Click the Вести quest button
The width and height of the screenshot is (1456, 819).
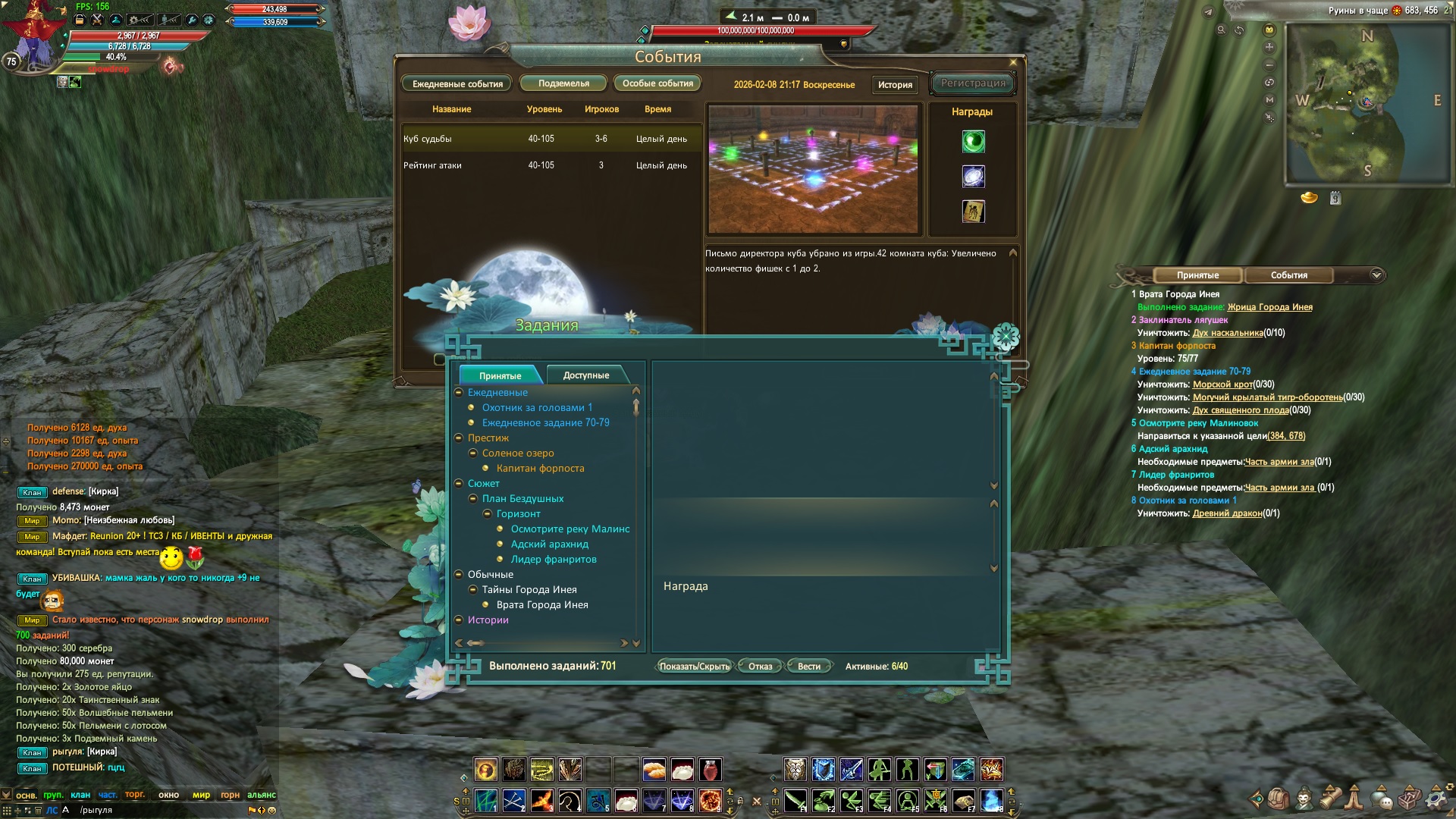[x=808, y=667]
